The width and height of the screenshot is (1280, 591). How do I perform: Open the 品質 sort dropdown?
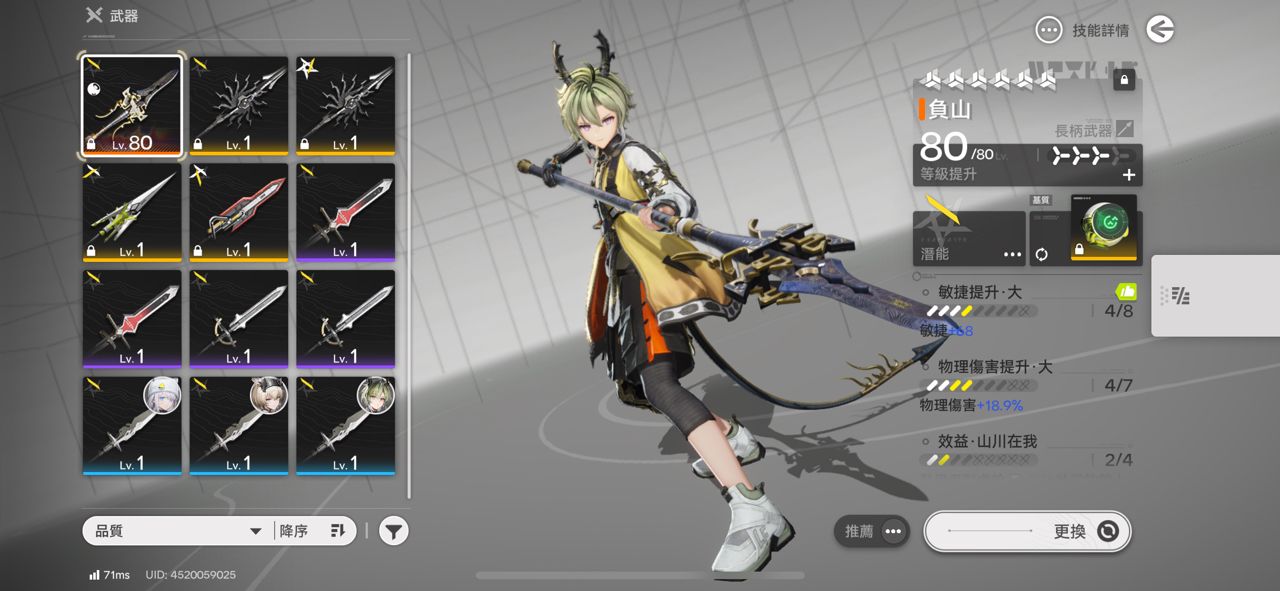click(178, 531)
